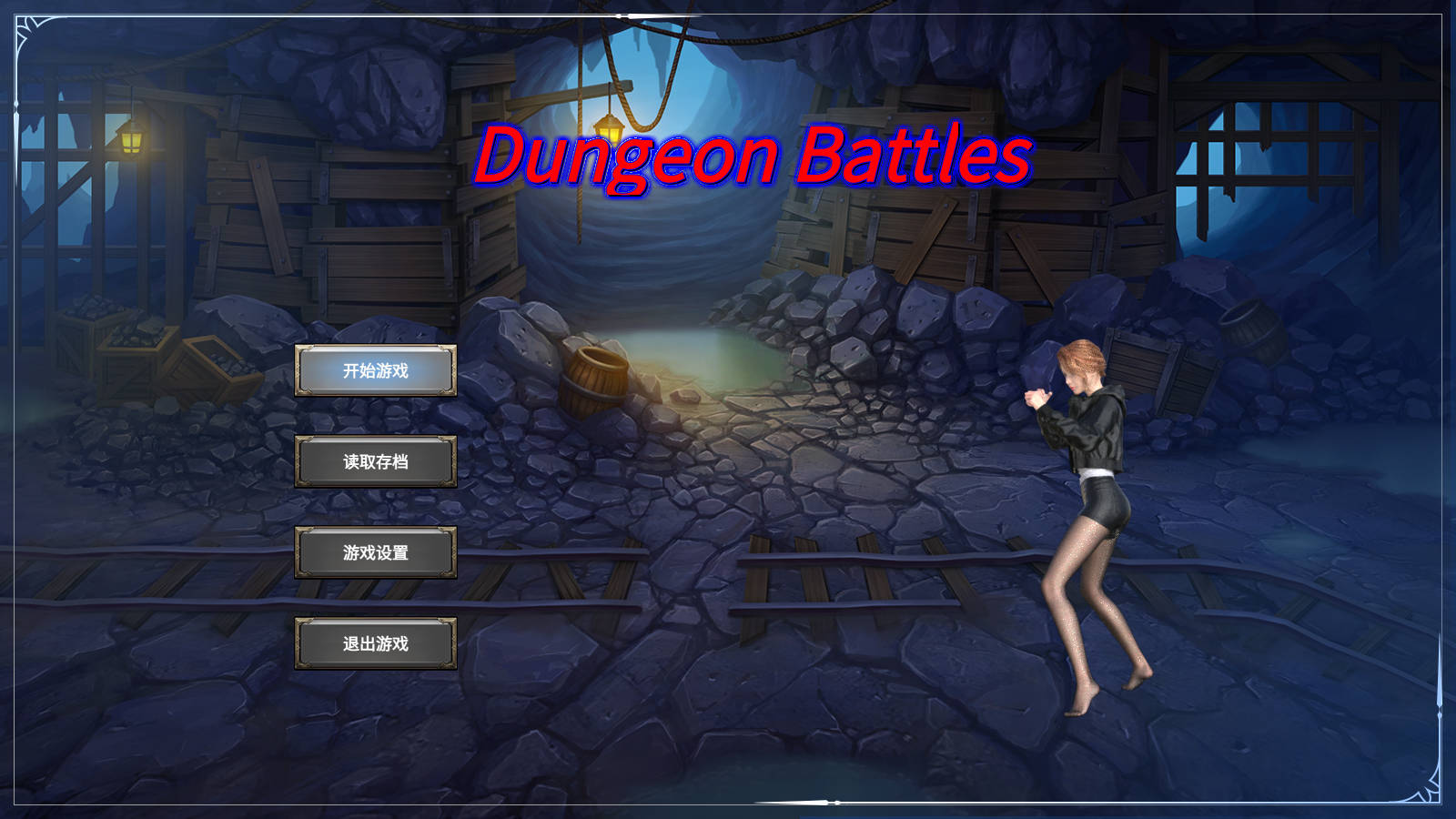1456x819 pixels.
Task: Click the highlighted Start Game button at top
Action: (375, 371)
